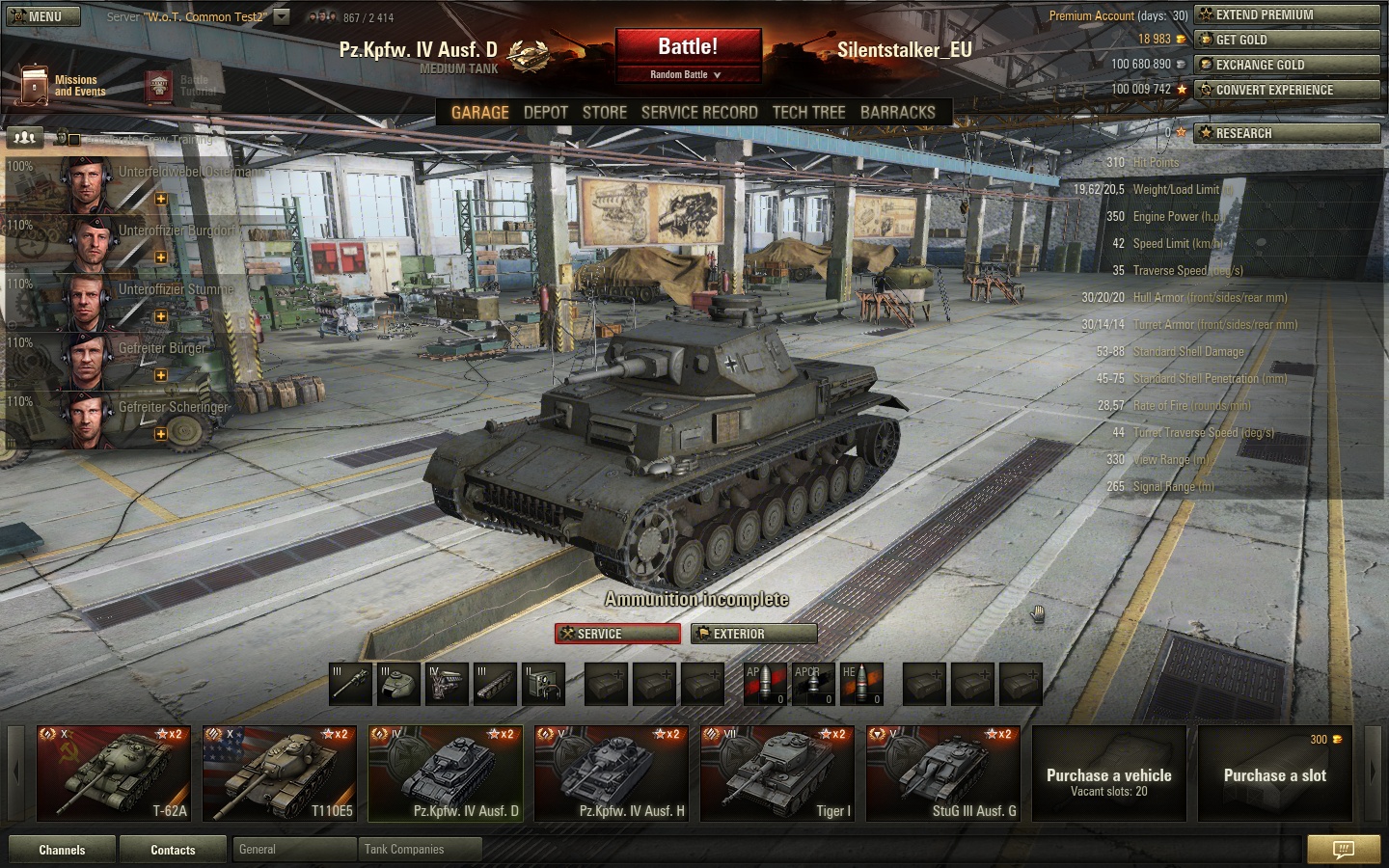Click Purchase a vehicle tile
The width and height of the screenshot is (1389, 868).
click(1109, 774)
